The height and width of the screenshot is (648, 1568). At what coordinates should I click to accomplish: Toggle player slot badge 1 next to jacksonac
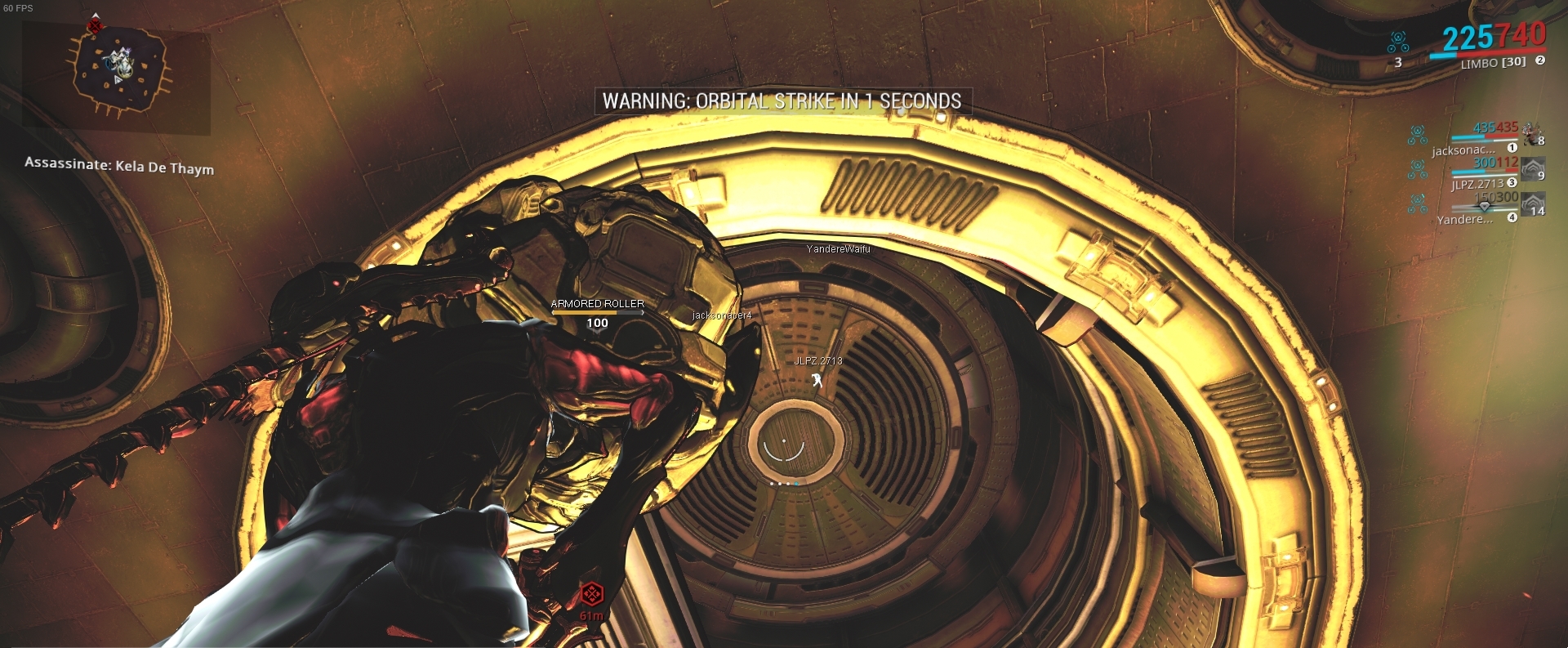point(1512,148)
